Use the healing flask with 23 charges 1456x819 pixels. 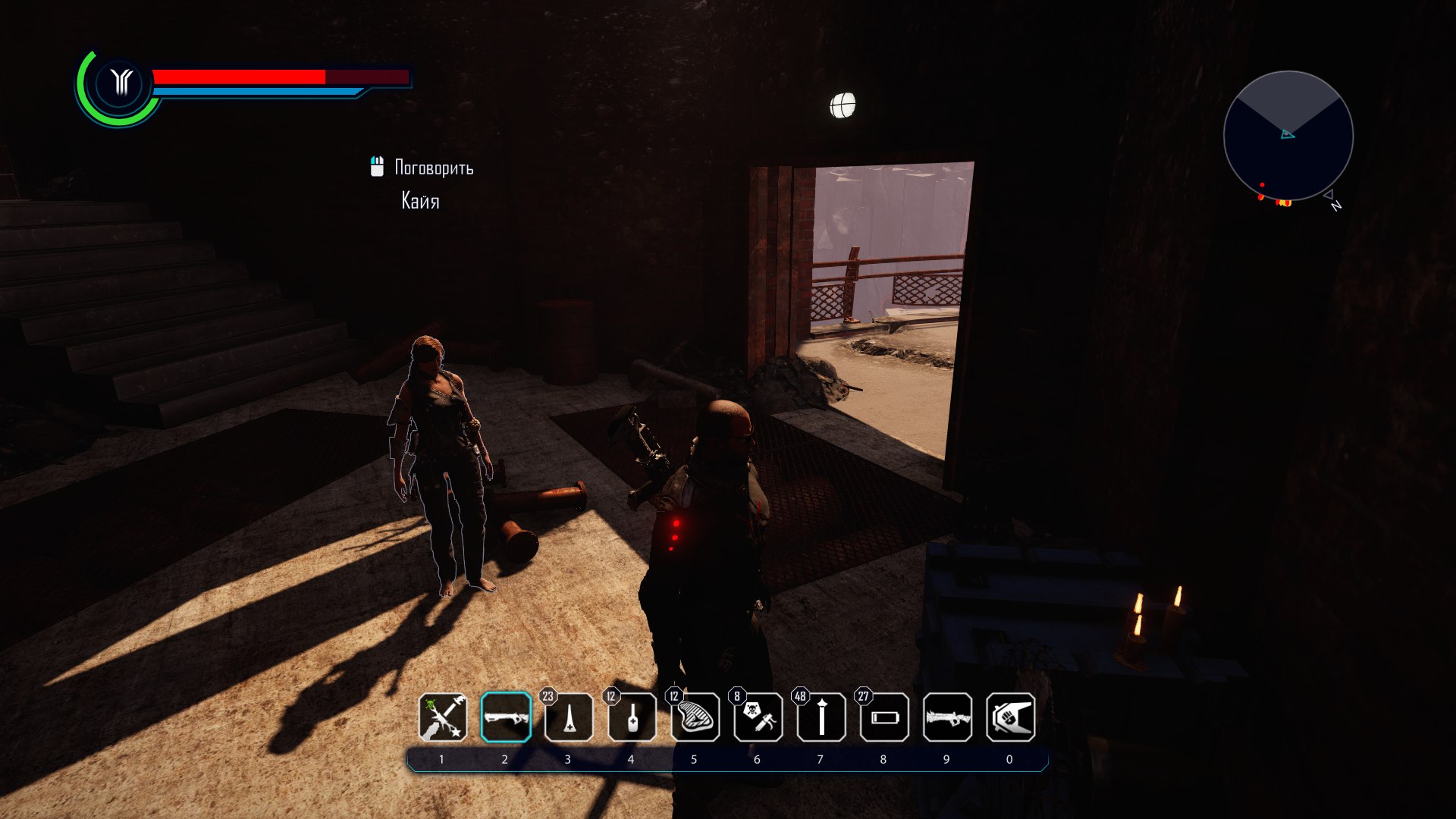[x=569, y=717]
